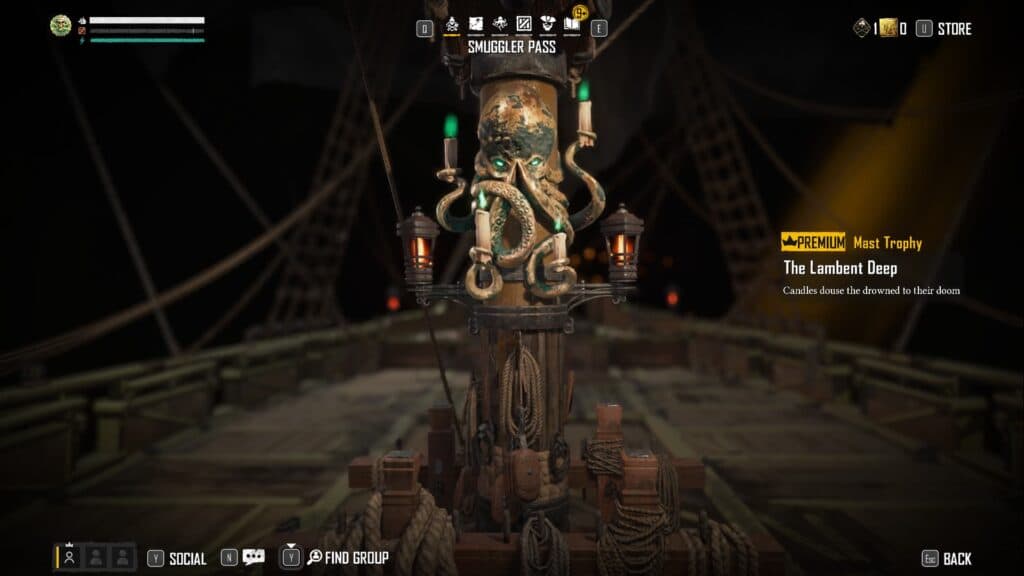This screenshot has height=576, width=1024.
Task: Go back with the Back button
Action: [x=957, y=558]
